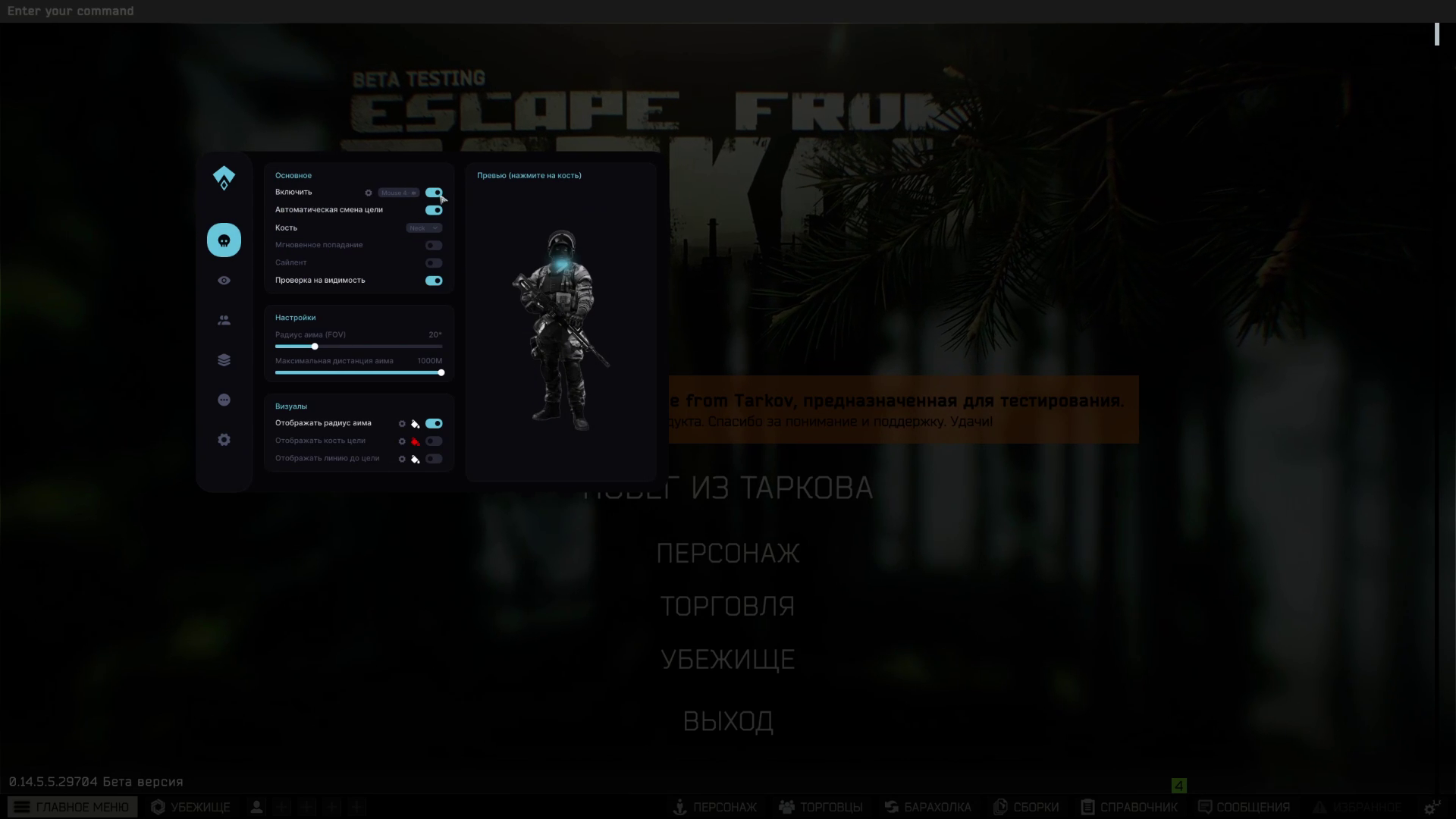The height and width of the screenshot is (819, 1456).
Task: Select ТОРГОВЛЯ in the main menu
Action: click(x=727, y=607)
